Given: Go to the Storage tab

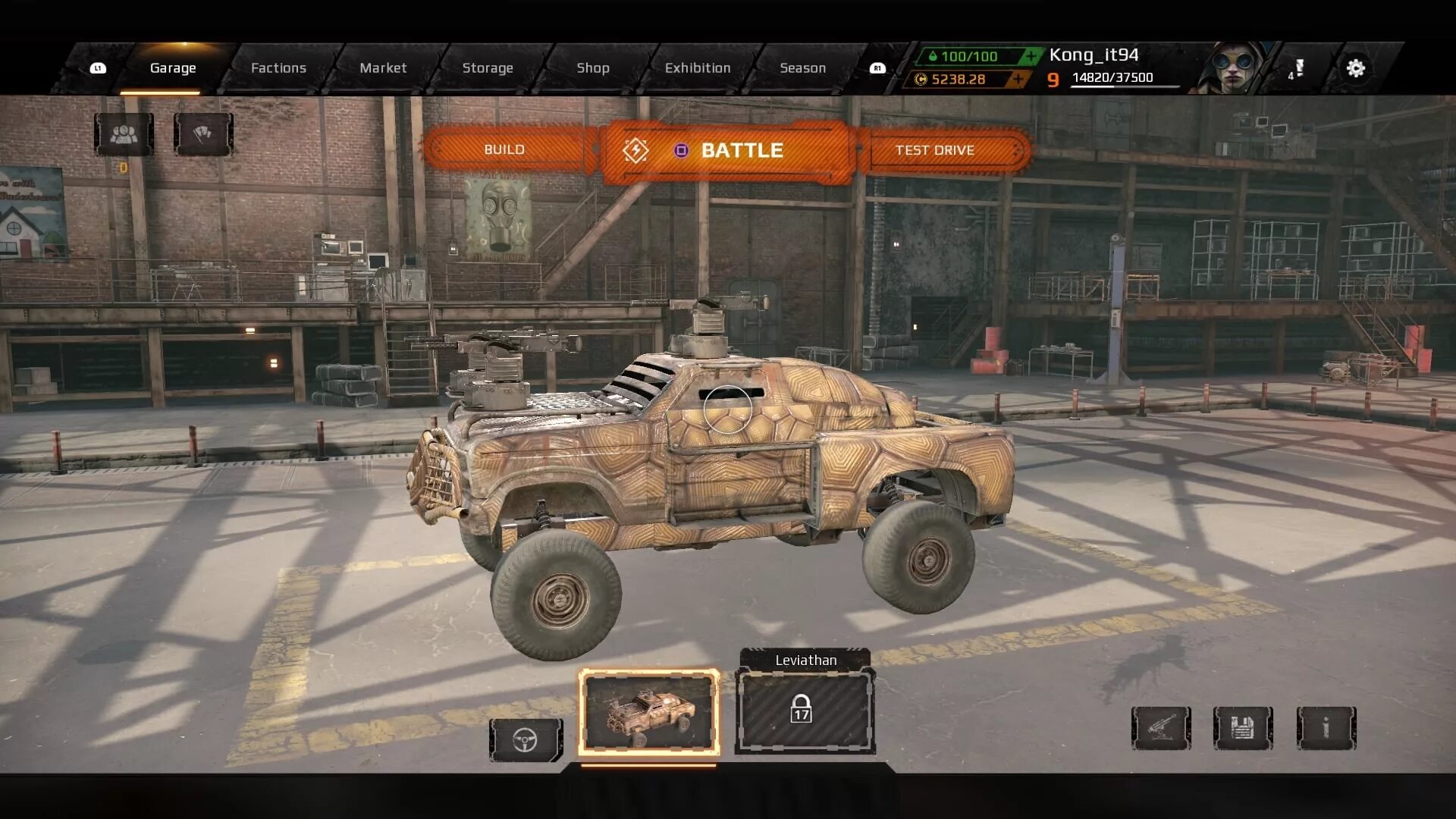Looking at the screenshot, I should pos(488,68).
